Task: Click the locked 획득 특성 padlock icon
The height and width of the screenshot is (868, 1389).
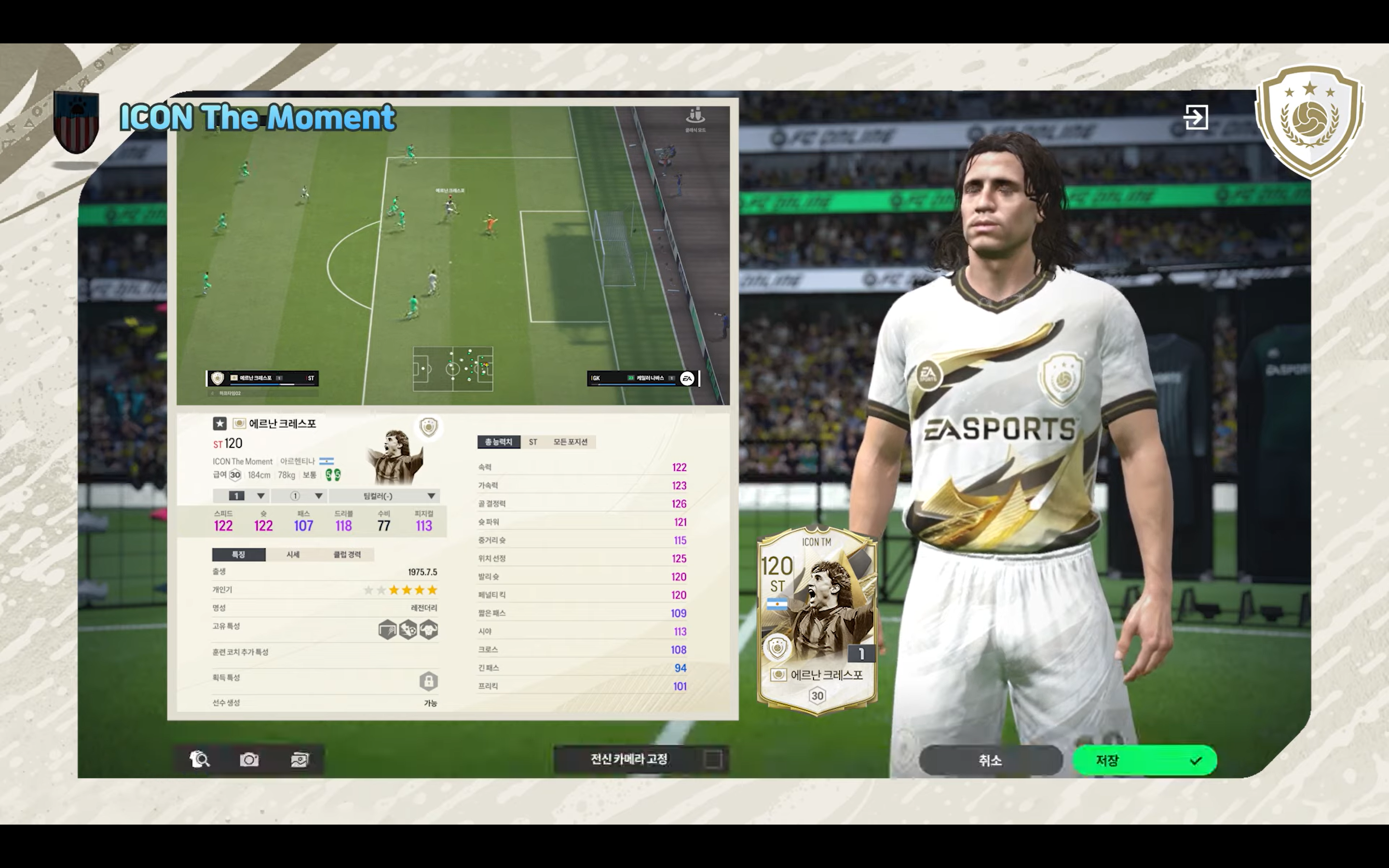Action: pos(428,681)
